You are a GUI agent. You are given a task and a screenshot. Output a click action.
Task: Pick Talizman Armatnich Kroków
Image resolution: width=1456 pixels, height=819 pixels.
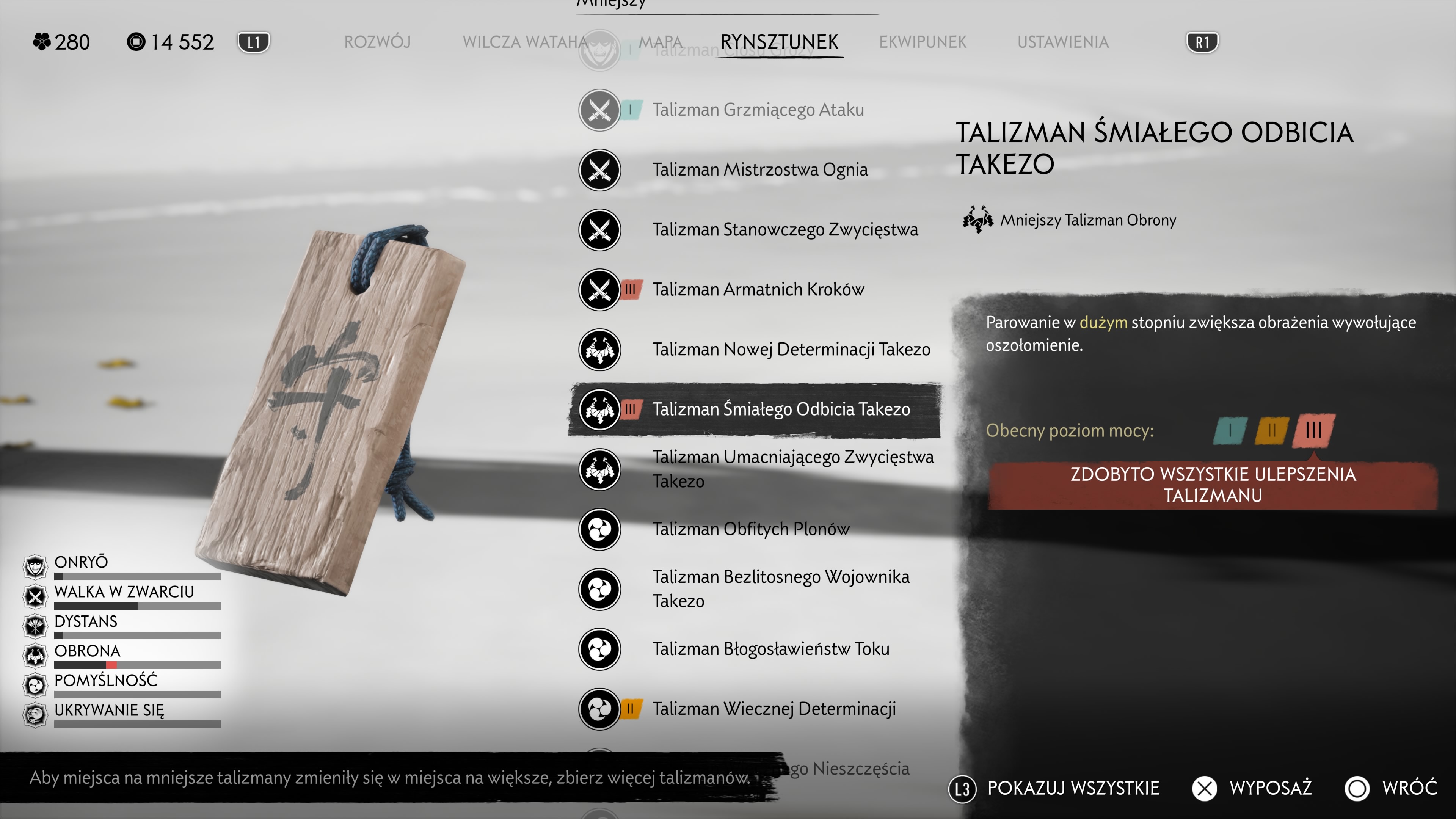(758, 289)
